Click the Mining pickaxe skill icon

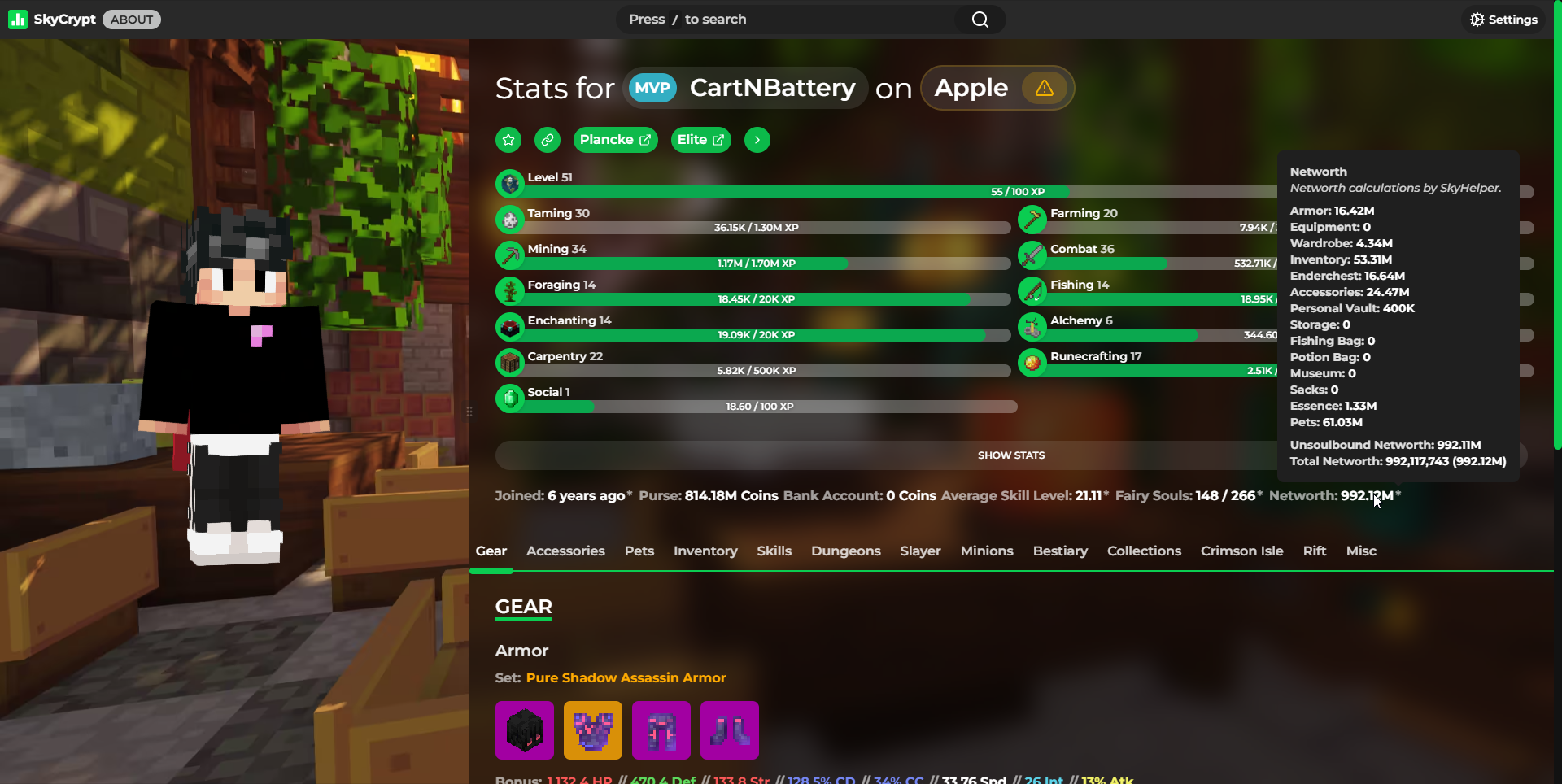click(509, 255)
